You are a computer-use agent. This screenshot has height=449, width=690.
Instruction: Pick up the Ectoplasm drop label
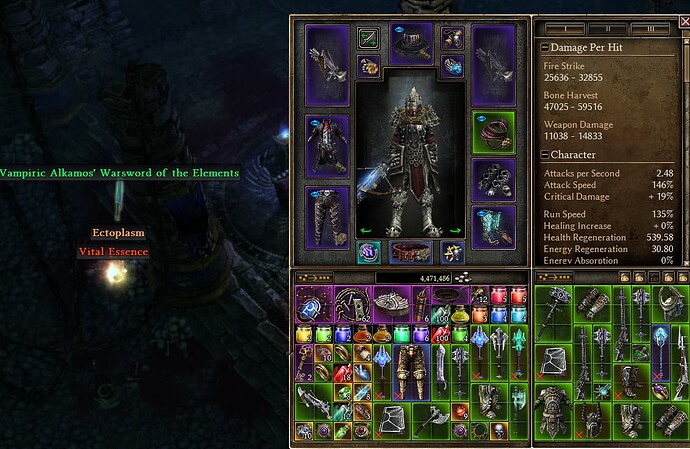[119, 233]
